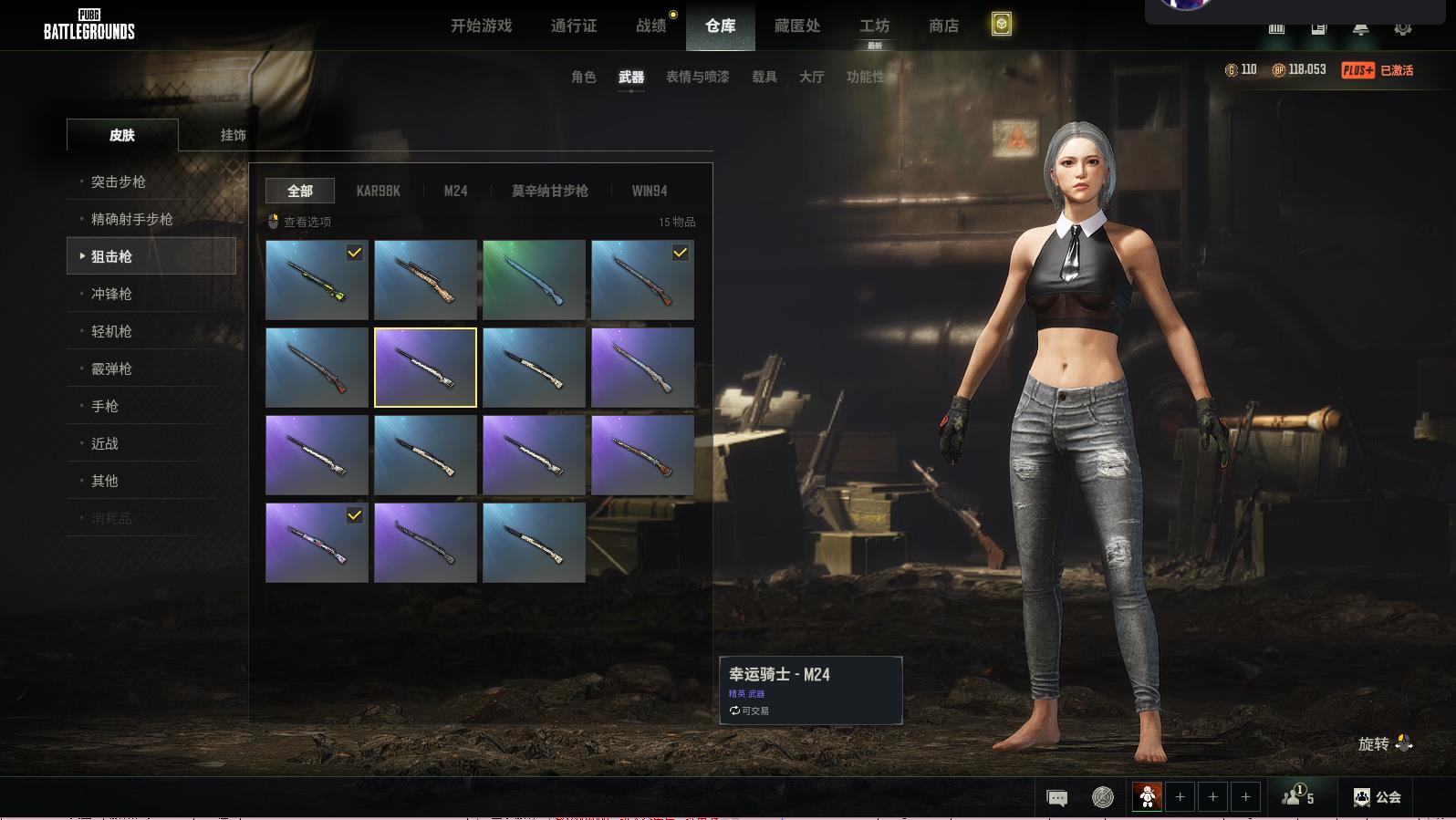Open the 公会 guild button
This screenshot has height=820, width=1456.
1377,797
